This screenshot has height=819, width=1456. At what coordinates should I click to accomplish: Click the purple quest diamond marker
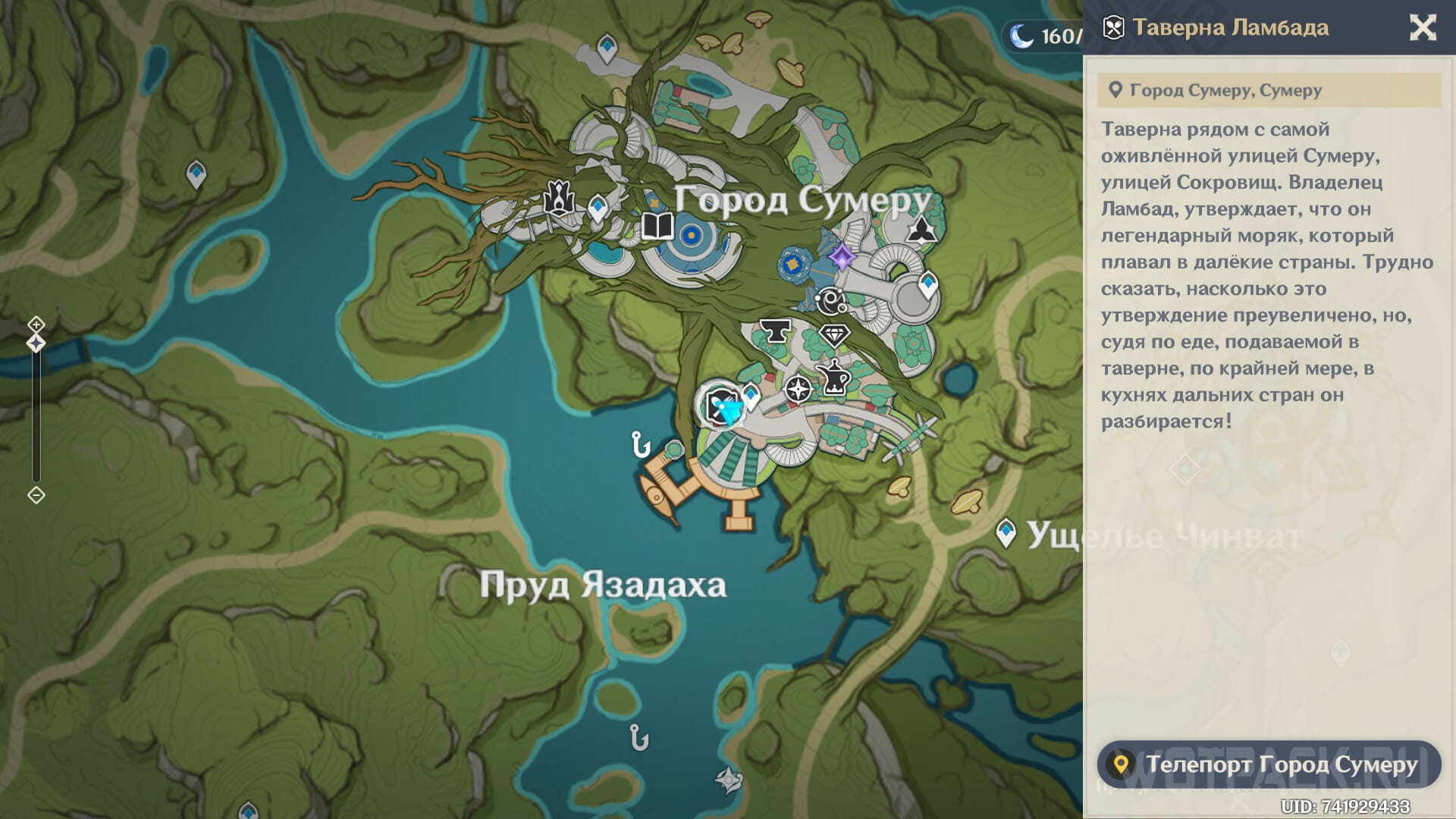pyautogui.click(x=841, y=257)
